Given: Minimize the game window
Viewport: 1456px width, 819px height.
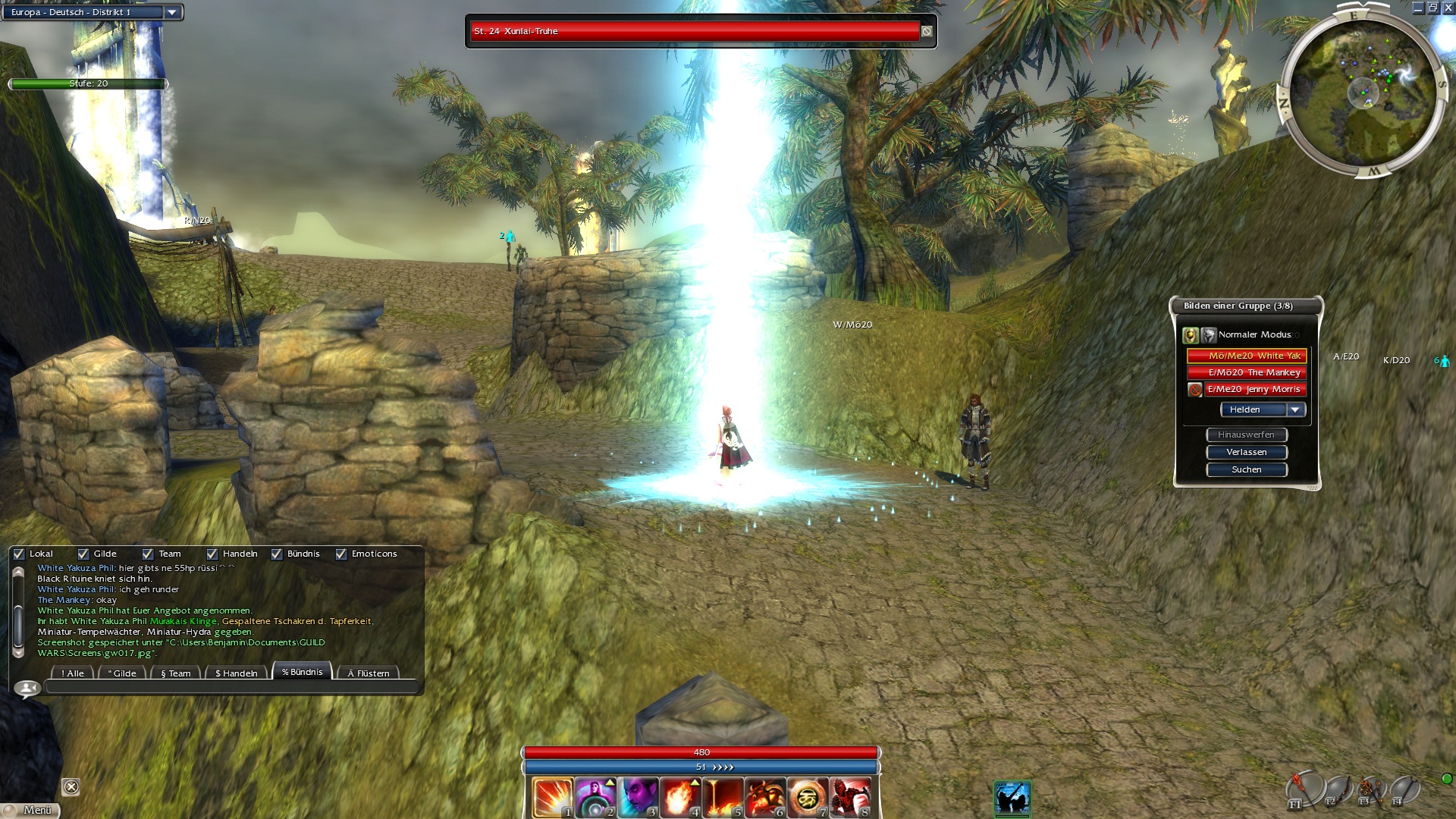Looking at the screenshot, I should (x=1418, y=8).
